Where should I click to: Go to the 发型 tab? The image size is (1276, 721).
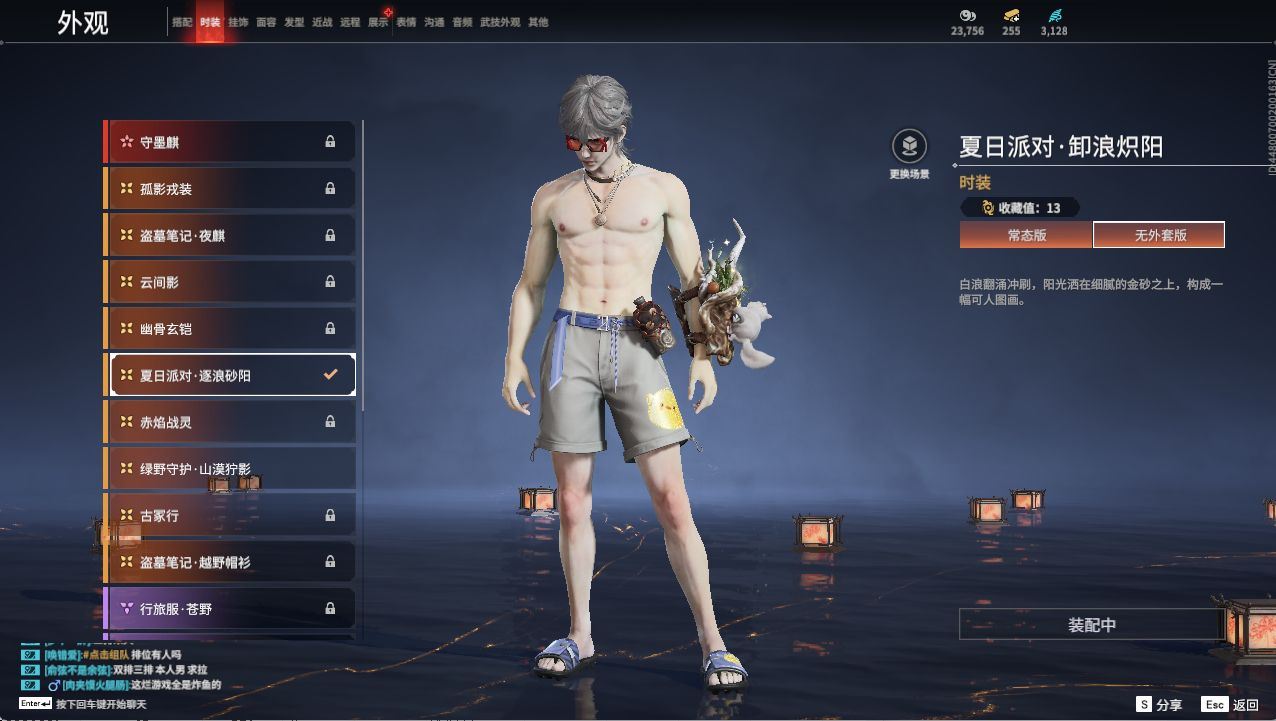point(294,22)
